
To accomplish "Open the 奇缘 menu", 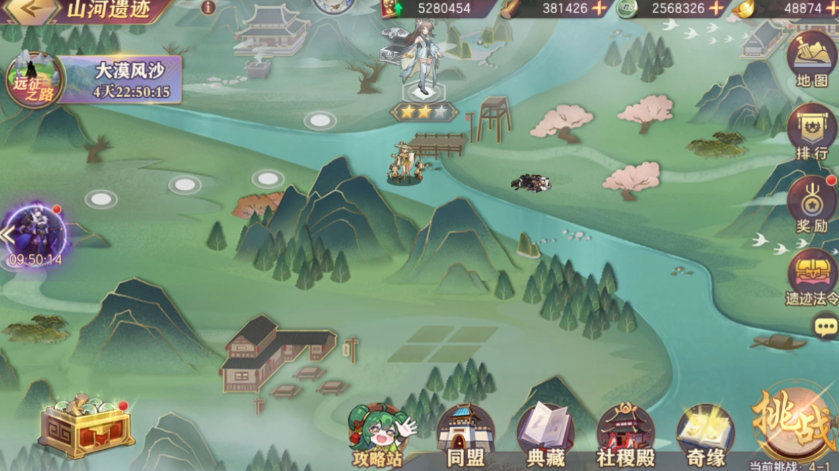I will pyautogui.click(x=705, y=436).
